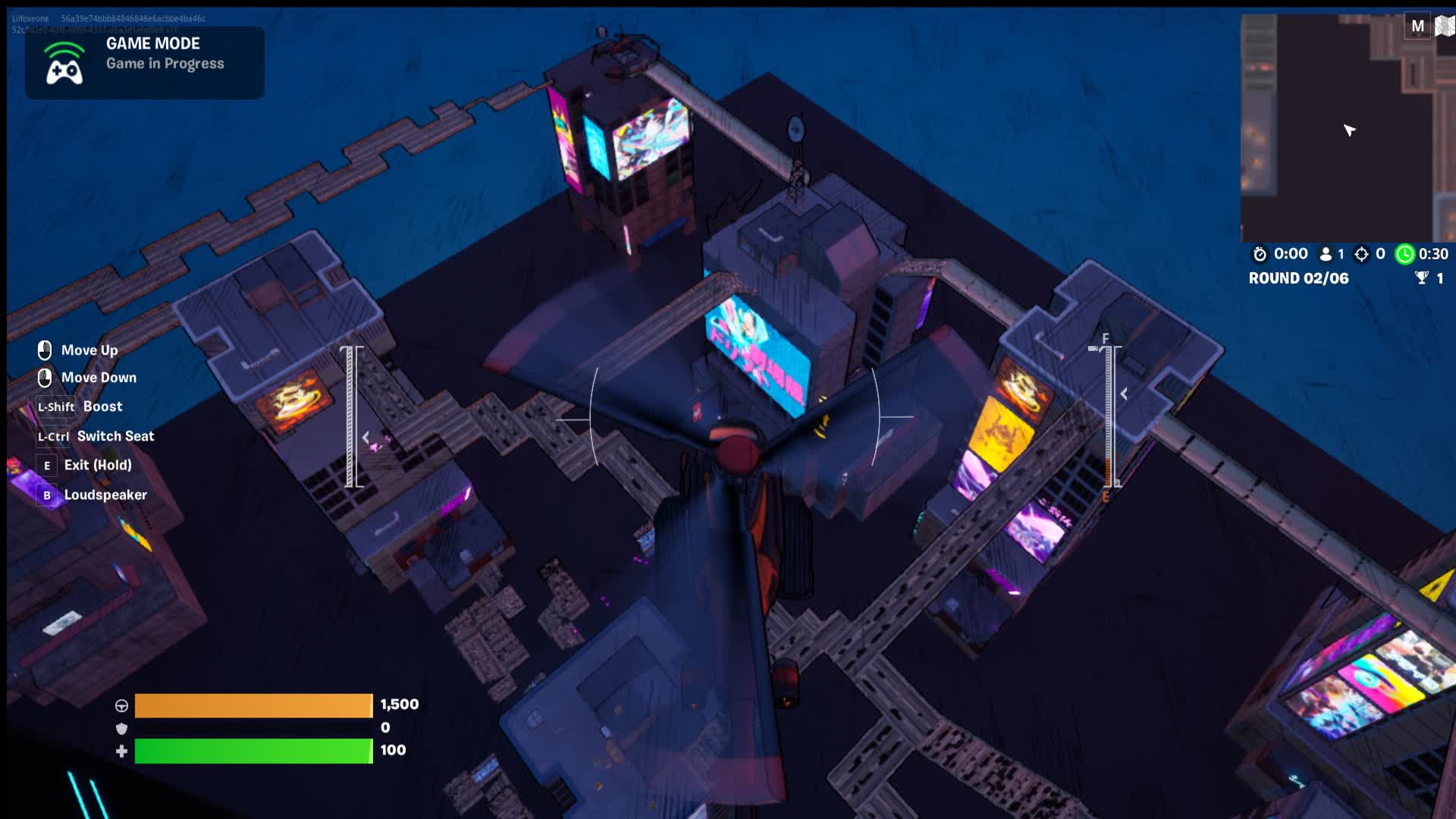
Task: Toggle Switch Seat with the L-Ctrl prompt
Action: [x=53, y=437]
